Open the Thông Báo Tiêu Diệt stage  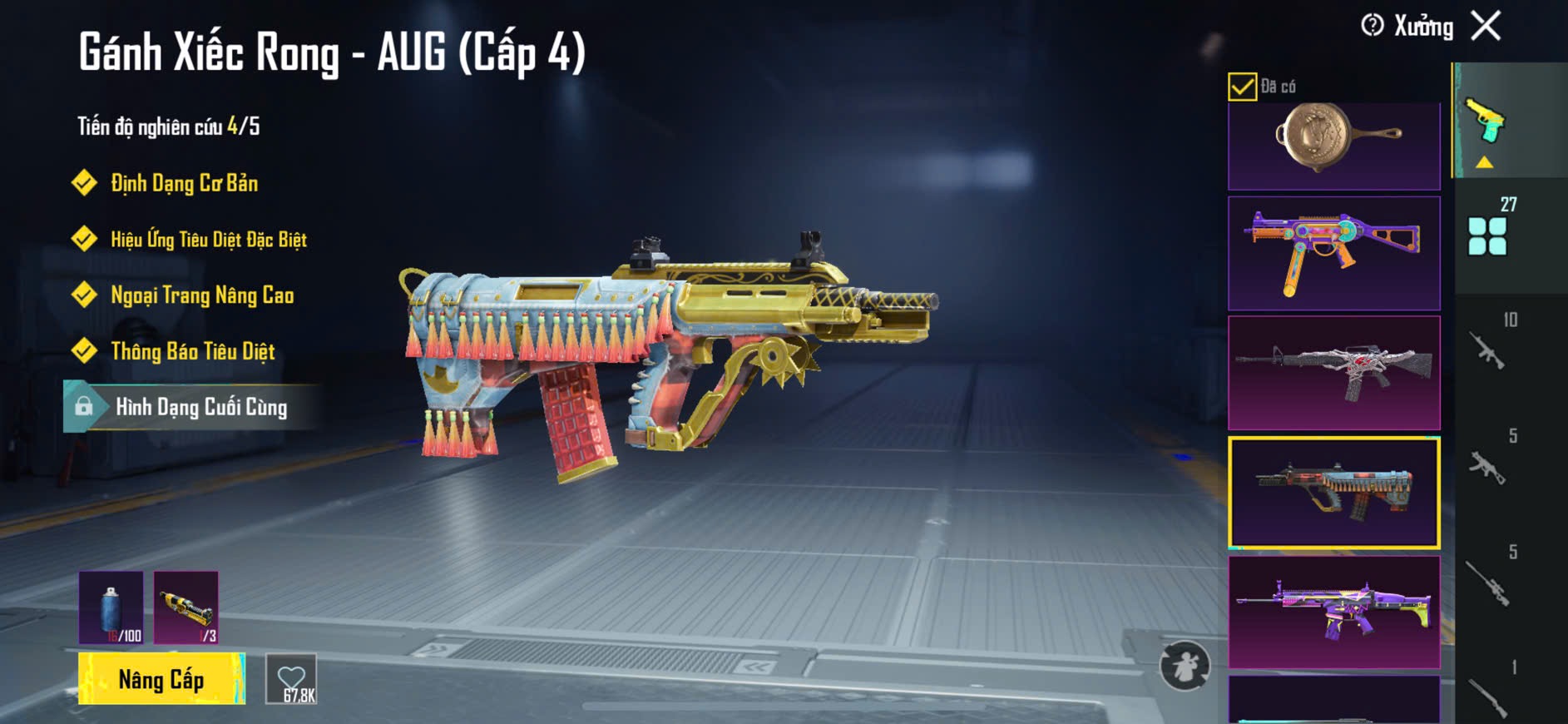[192, 351]
